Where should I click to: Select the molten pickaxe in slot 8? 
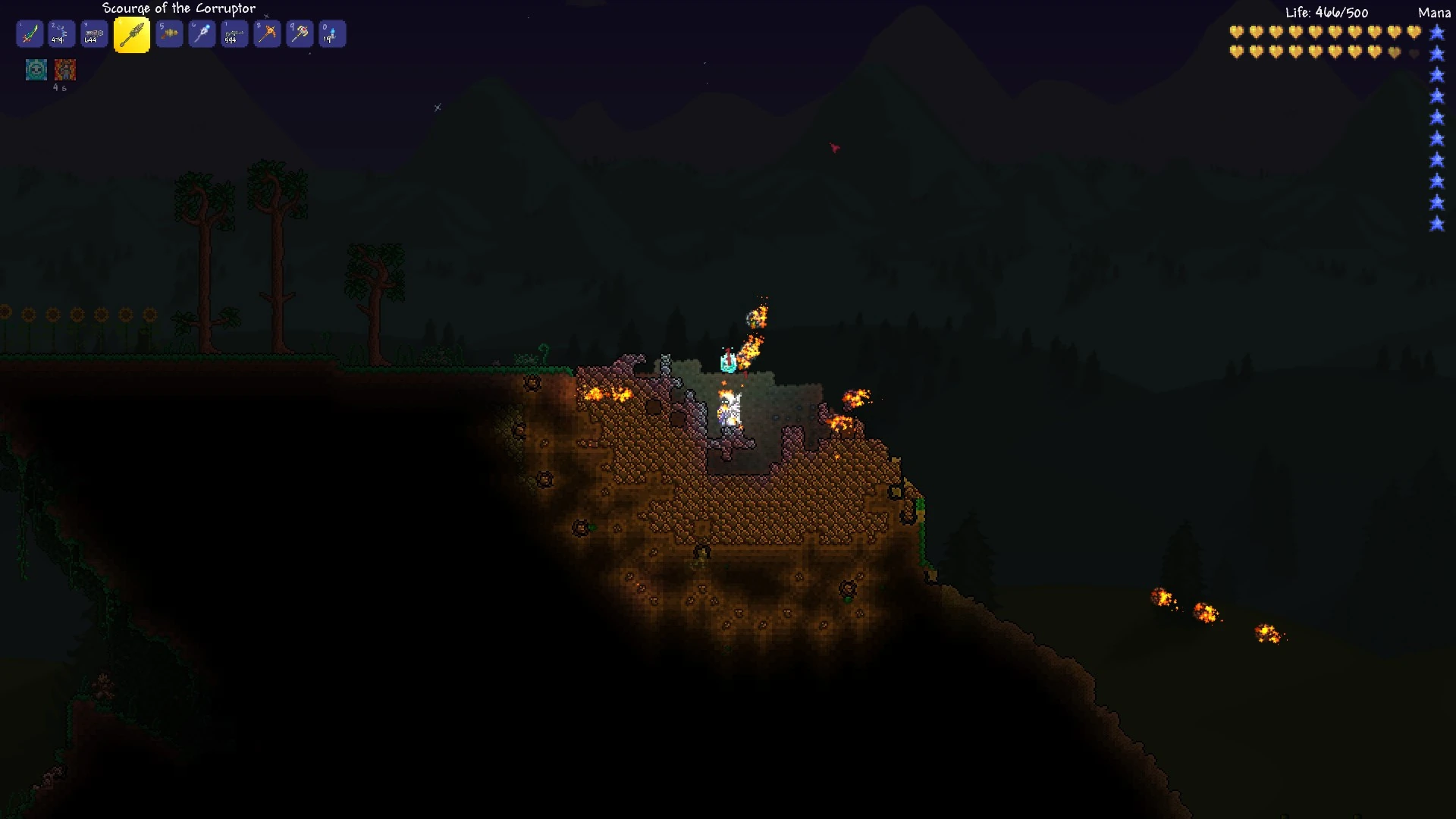[x=267, y=33]
